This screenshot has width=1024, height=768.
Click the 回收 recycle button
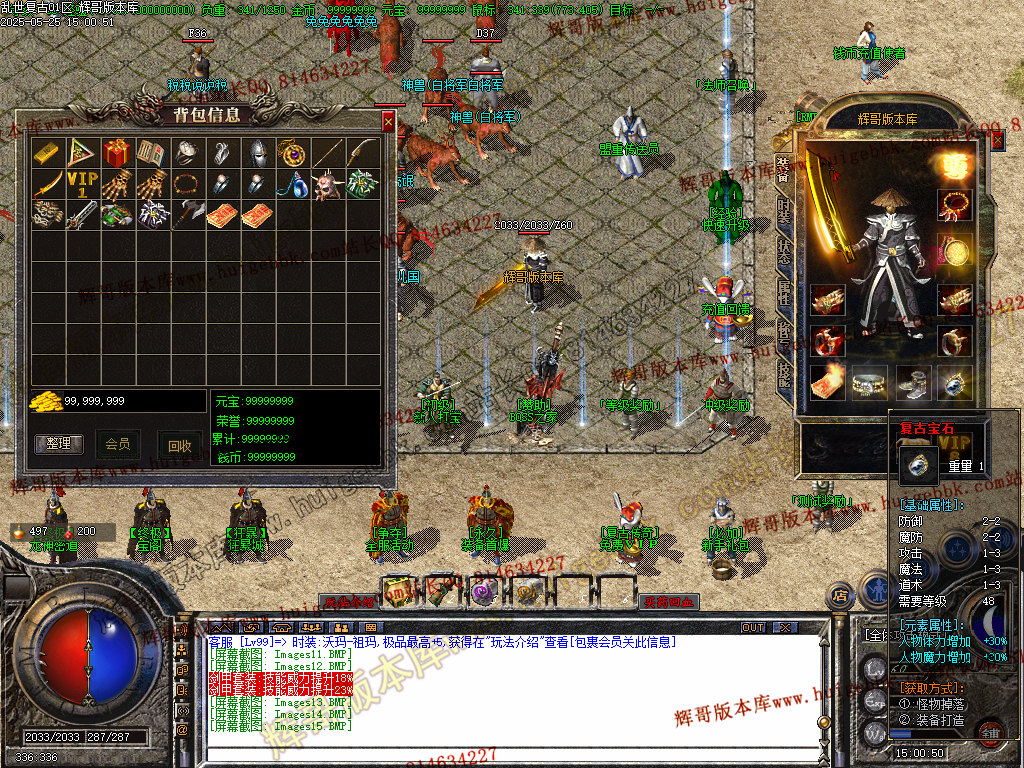180,446
